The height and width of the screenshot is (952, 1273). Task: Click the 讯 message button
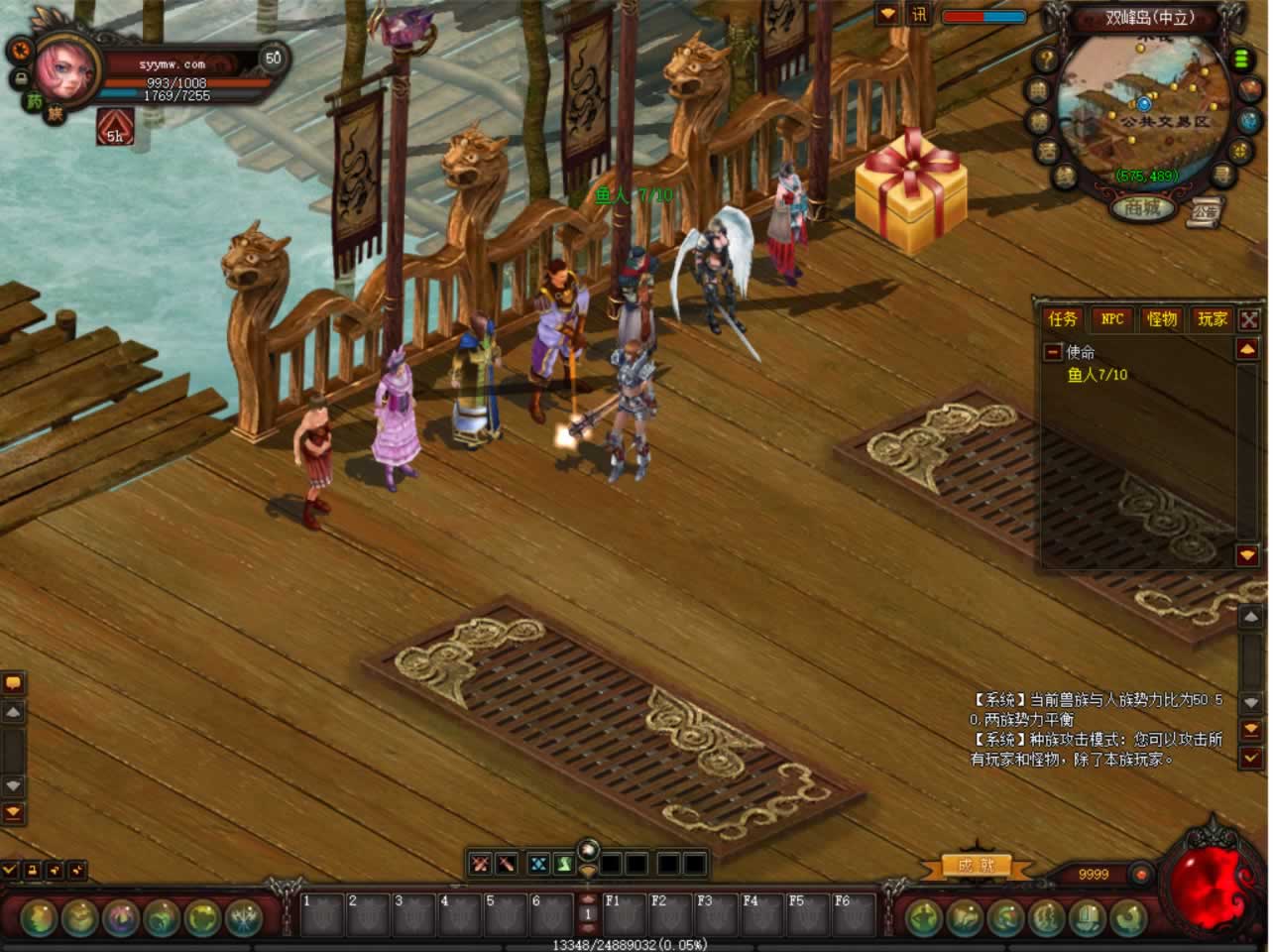[x=919, y=15]
